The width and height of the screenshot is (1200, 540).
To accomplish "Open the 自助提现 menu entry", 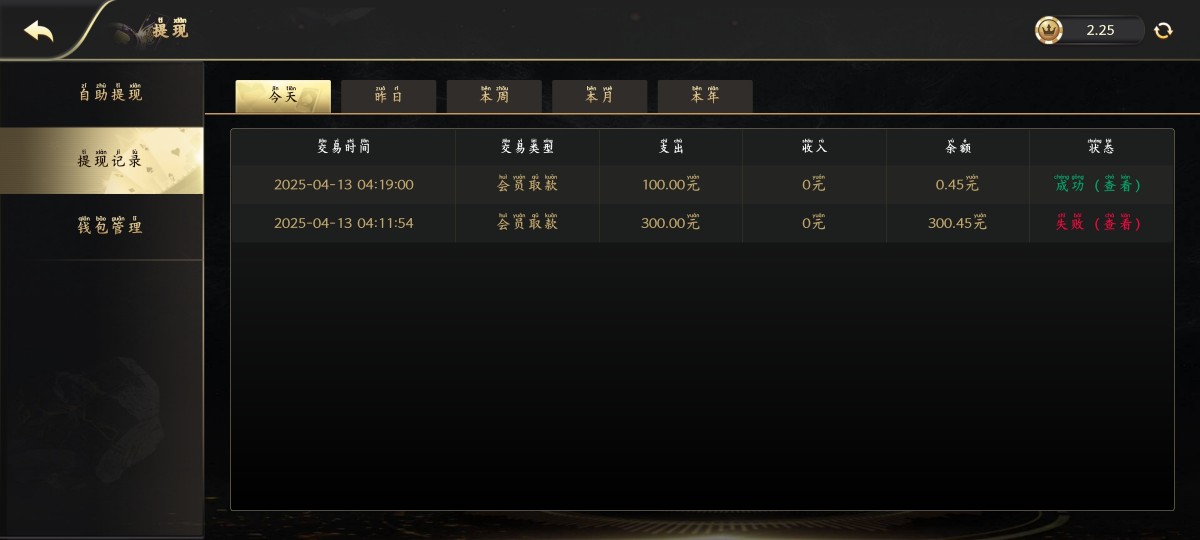I will coord(110,94).
